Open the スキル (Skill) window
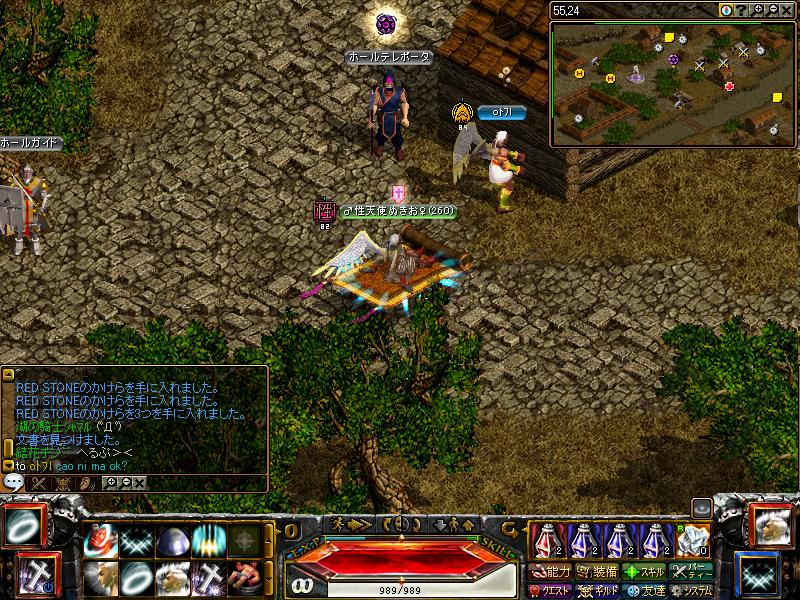The height and width of the screenshot is (600, 800). (x=644, y=573)
